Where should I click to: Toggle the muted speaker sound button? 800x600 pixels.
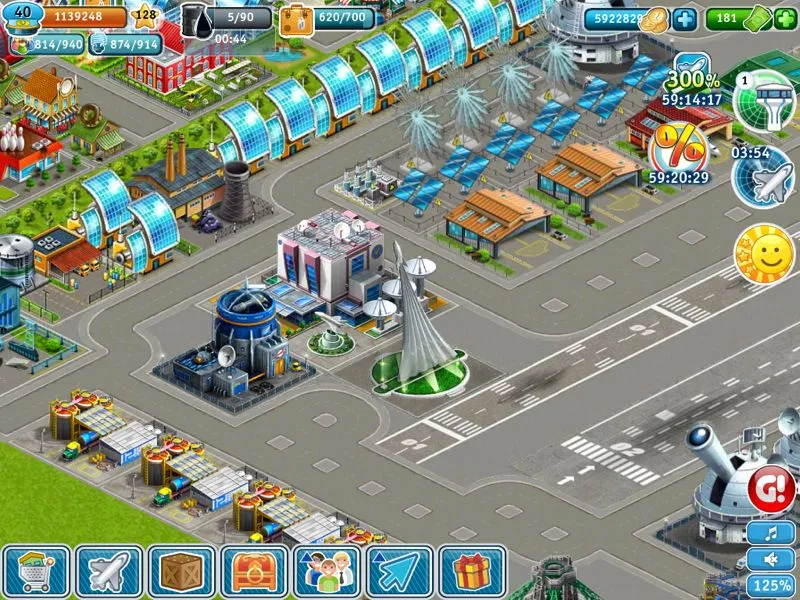(x=772, y=558)
